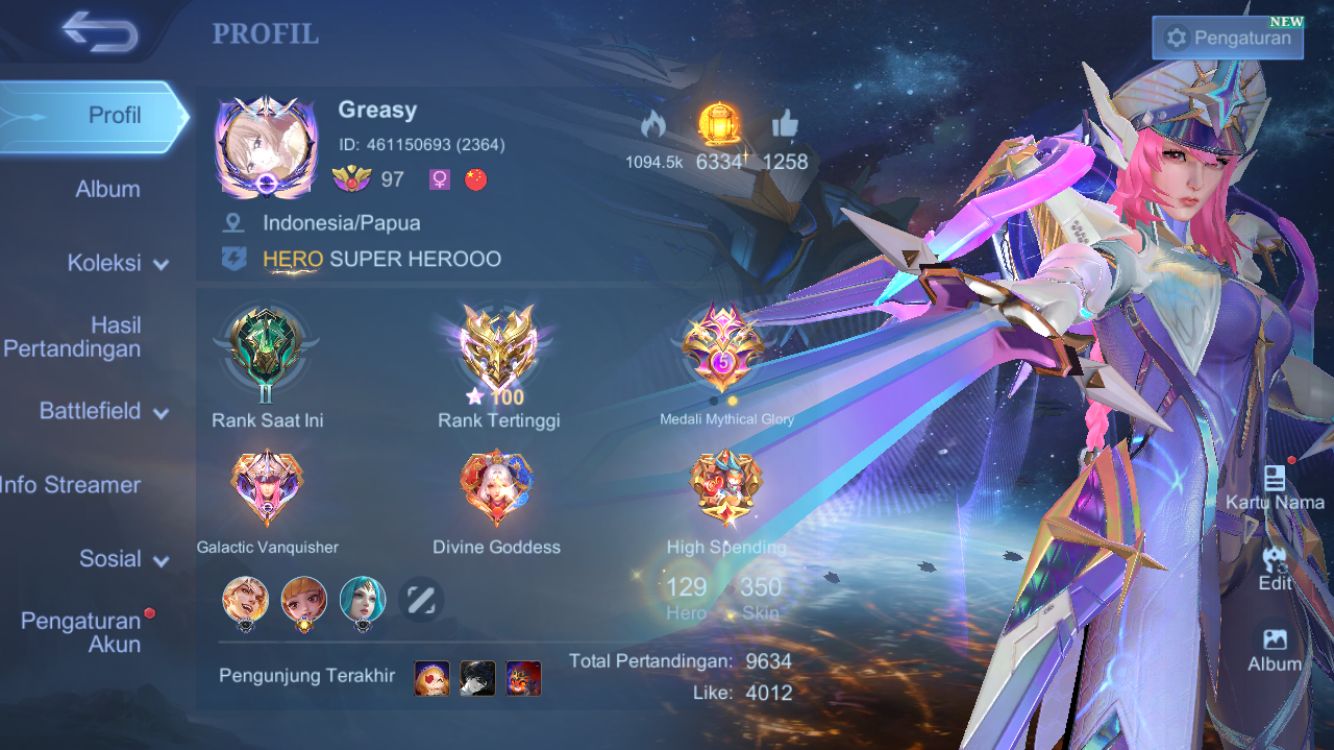Image resolution: width=1334 pixels, height=750 pixels.
Task: Show Hasil Pertandingan match results
Action: point(73,337)
